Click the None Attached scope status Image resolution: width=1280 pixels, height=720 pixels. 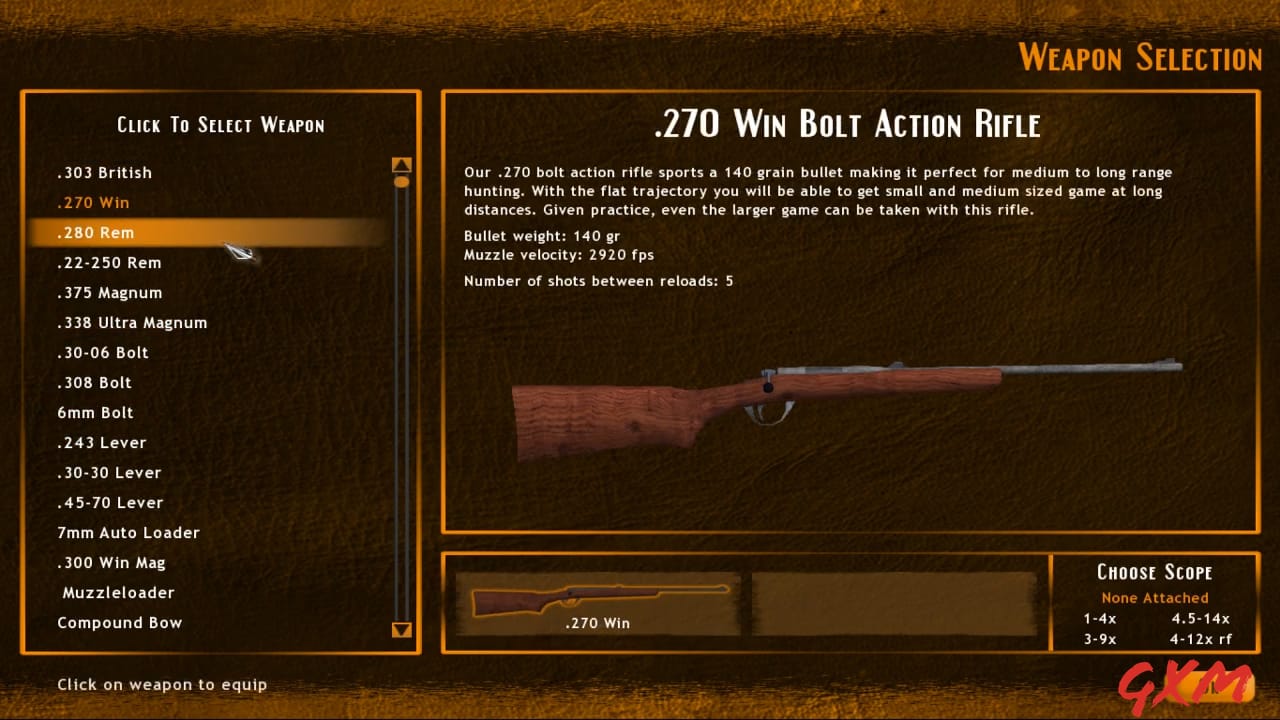pyautogui.click(x=1154, y=597)
